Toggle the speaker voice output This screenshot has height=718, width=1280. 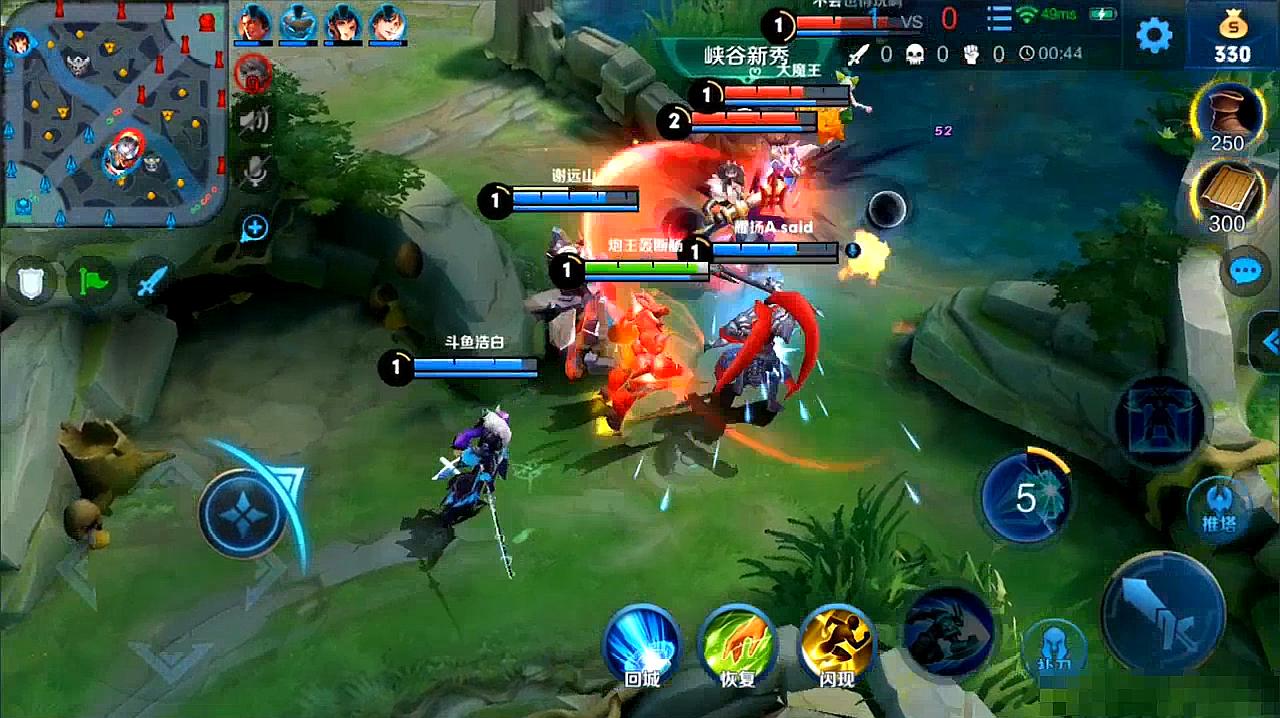tap(254, 121)
